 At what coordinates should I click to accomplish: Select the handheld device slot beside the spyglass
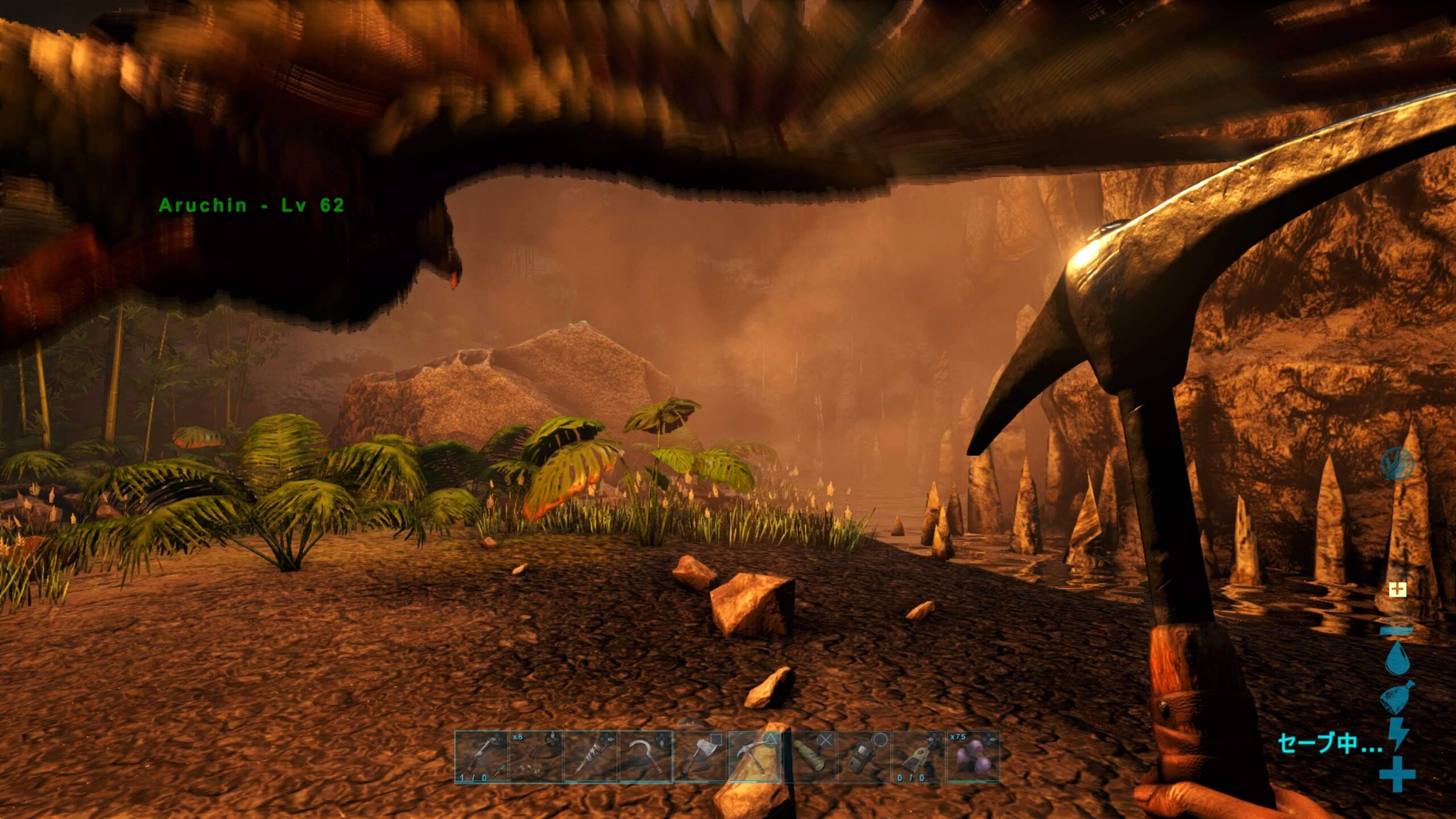864,757
